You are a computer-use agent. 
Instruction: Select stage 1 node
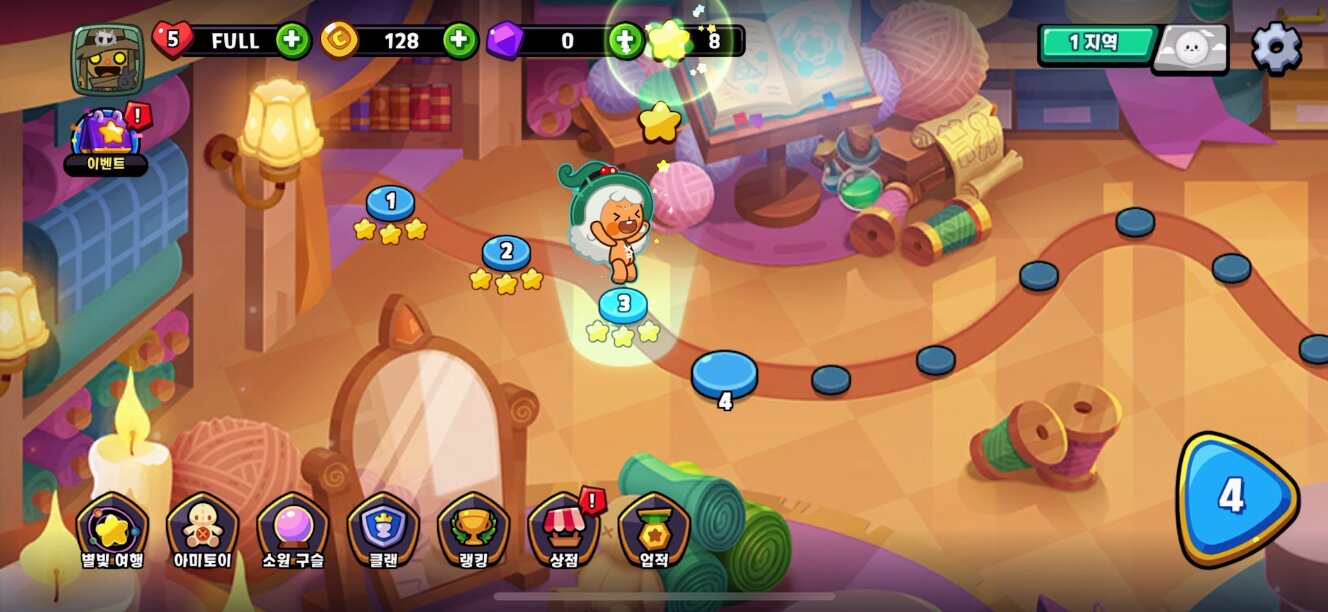pyautogui.click(x=390, y=203)
